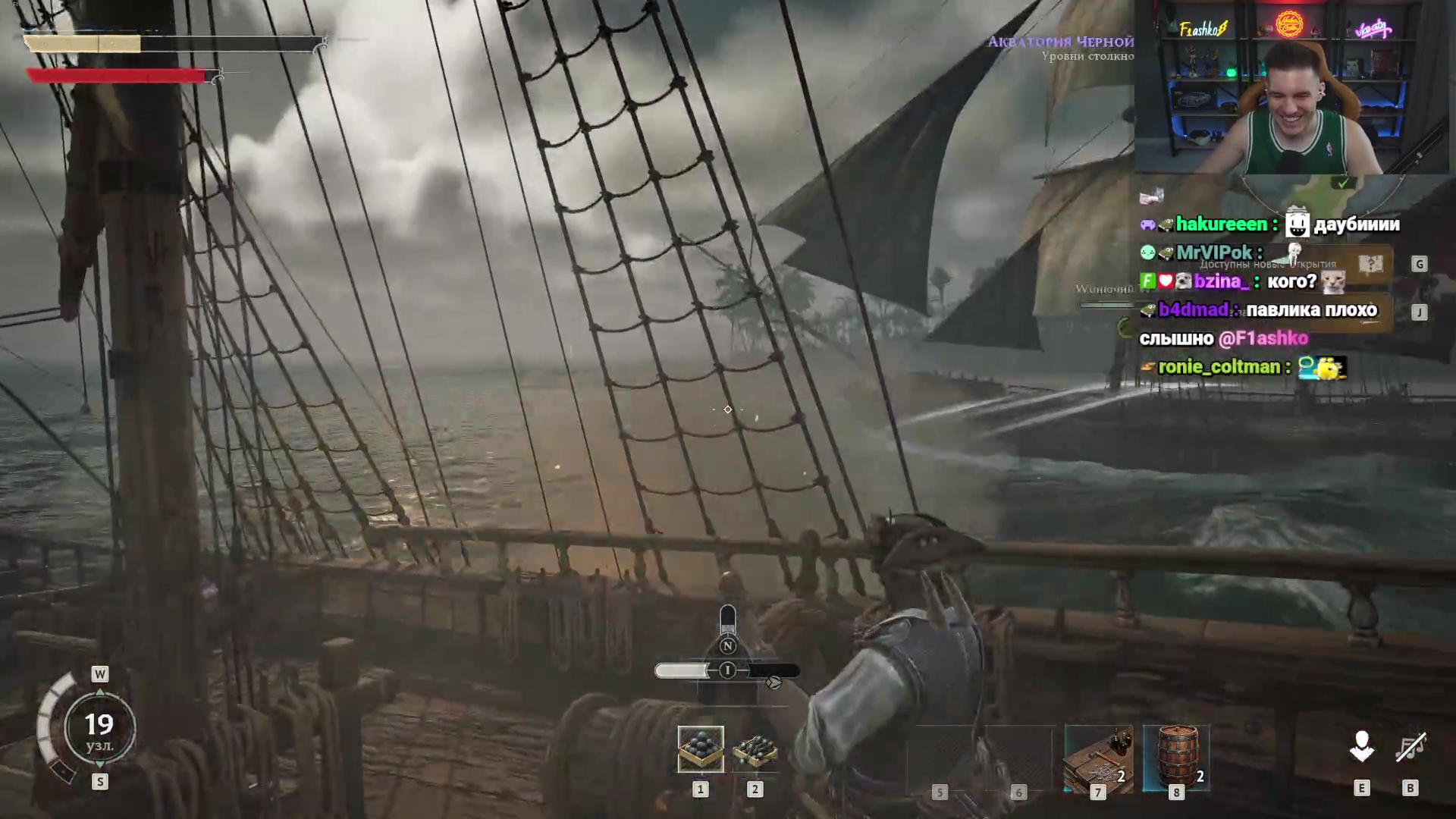
Task: Click the @F1ashko mention in chat
Action: pos(1263,338)
